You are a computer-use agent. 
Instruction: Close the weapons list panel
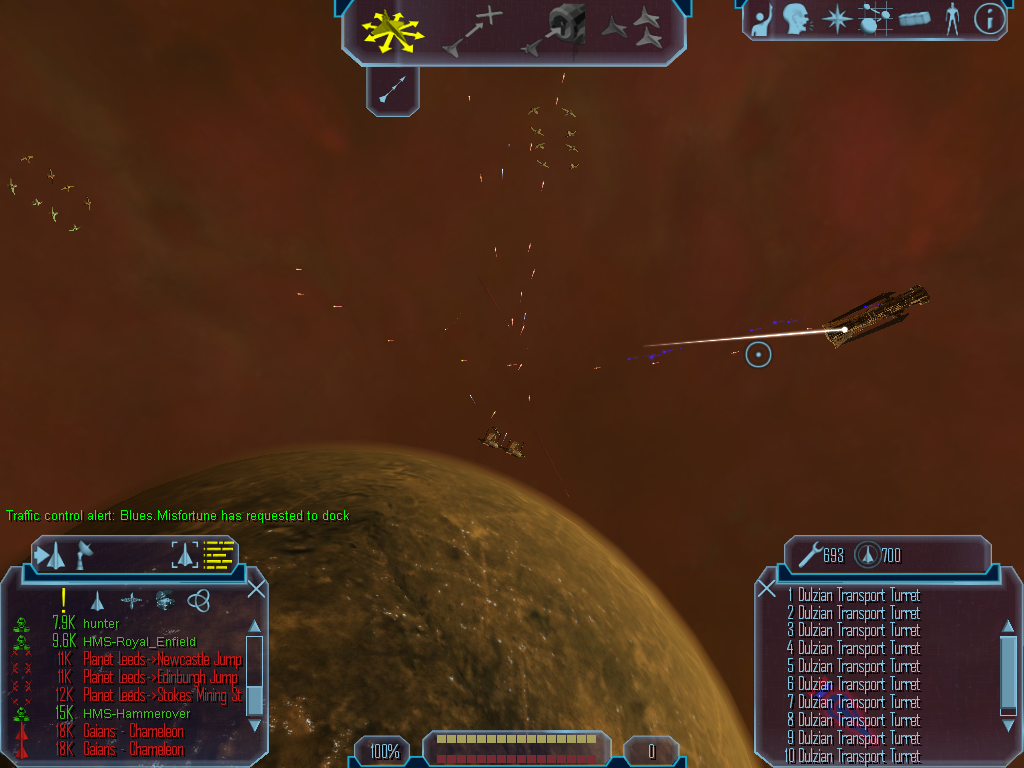767,589
